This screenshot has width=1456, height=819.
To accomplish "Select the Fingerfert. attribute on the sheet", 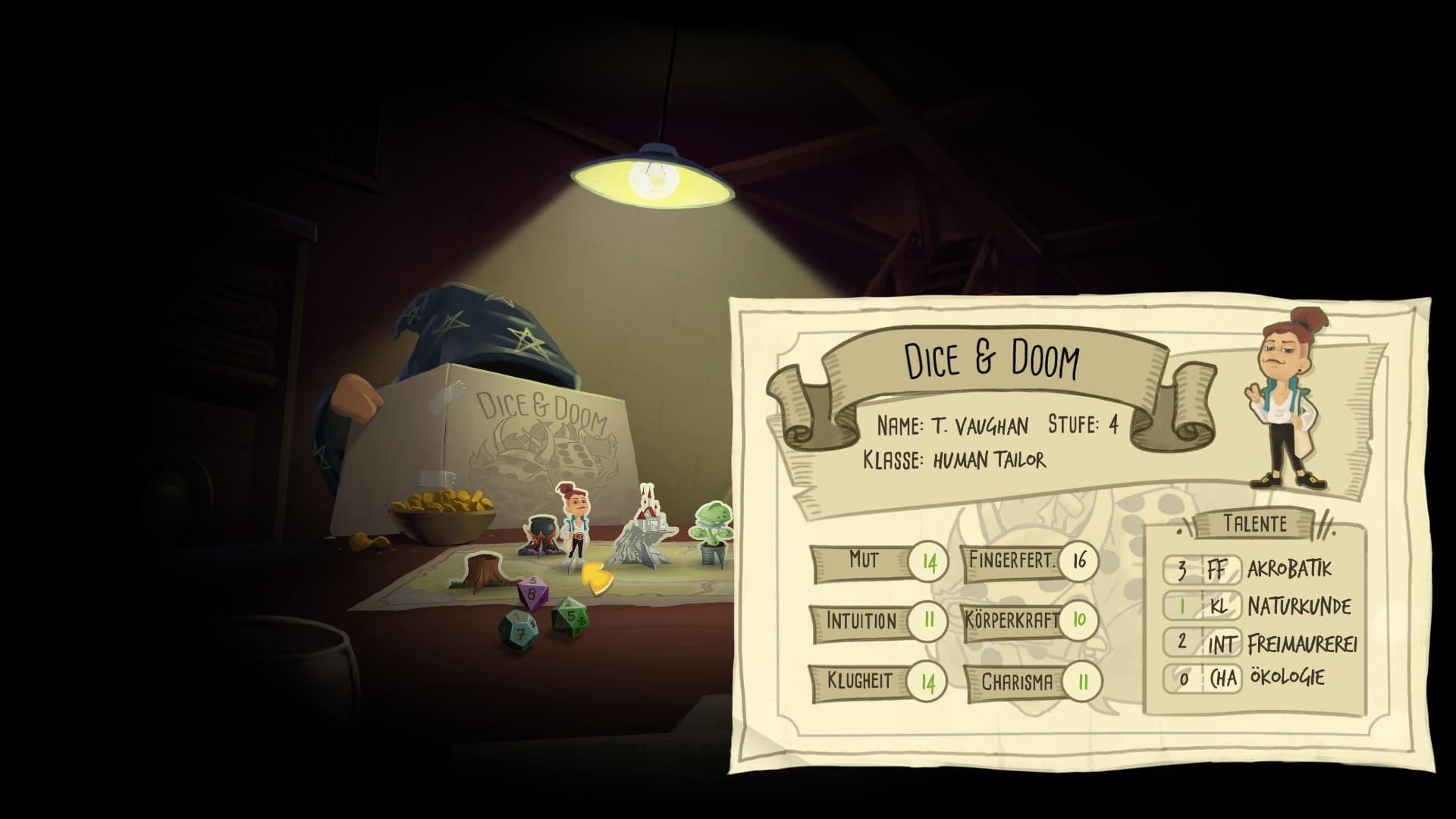I will [1012, 561].
